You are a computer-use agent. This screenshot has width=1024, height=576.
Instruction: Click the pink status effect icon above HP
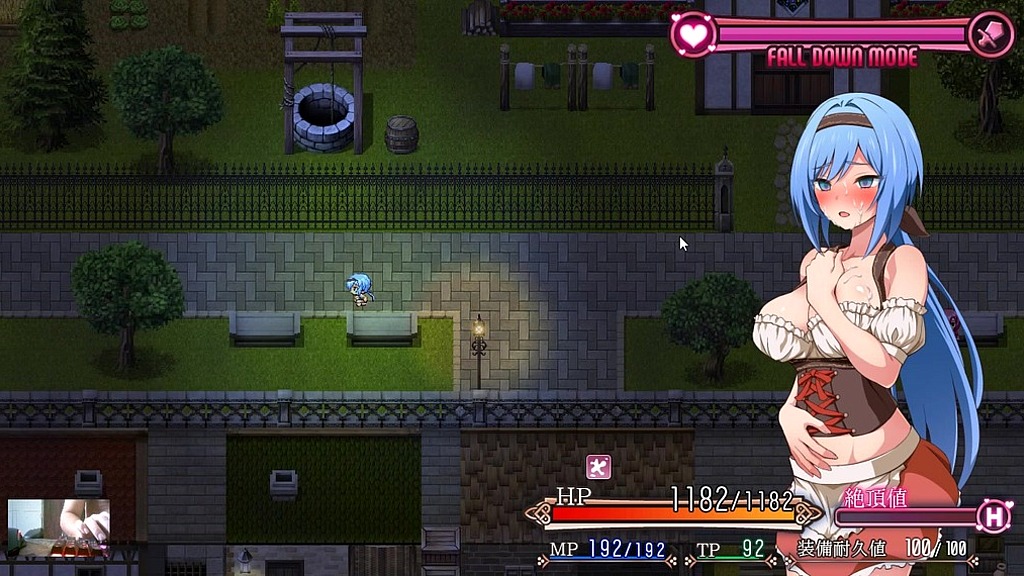click(x=598, y=466)
